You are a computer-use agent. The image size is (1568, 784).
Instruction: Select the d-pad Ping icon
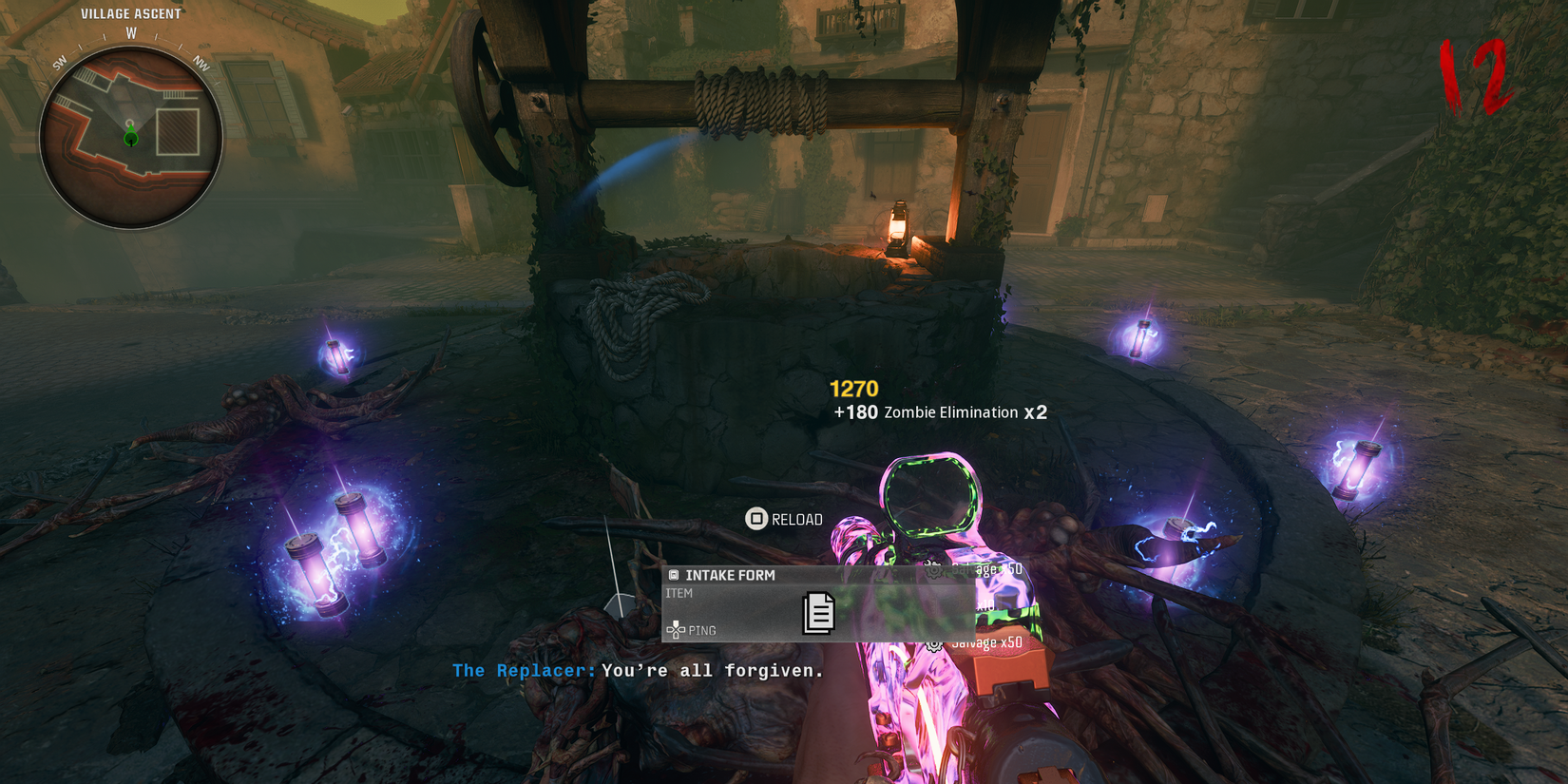(676, 628)
